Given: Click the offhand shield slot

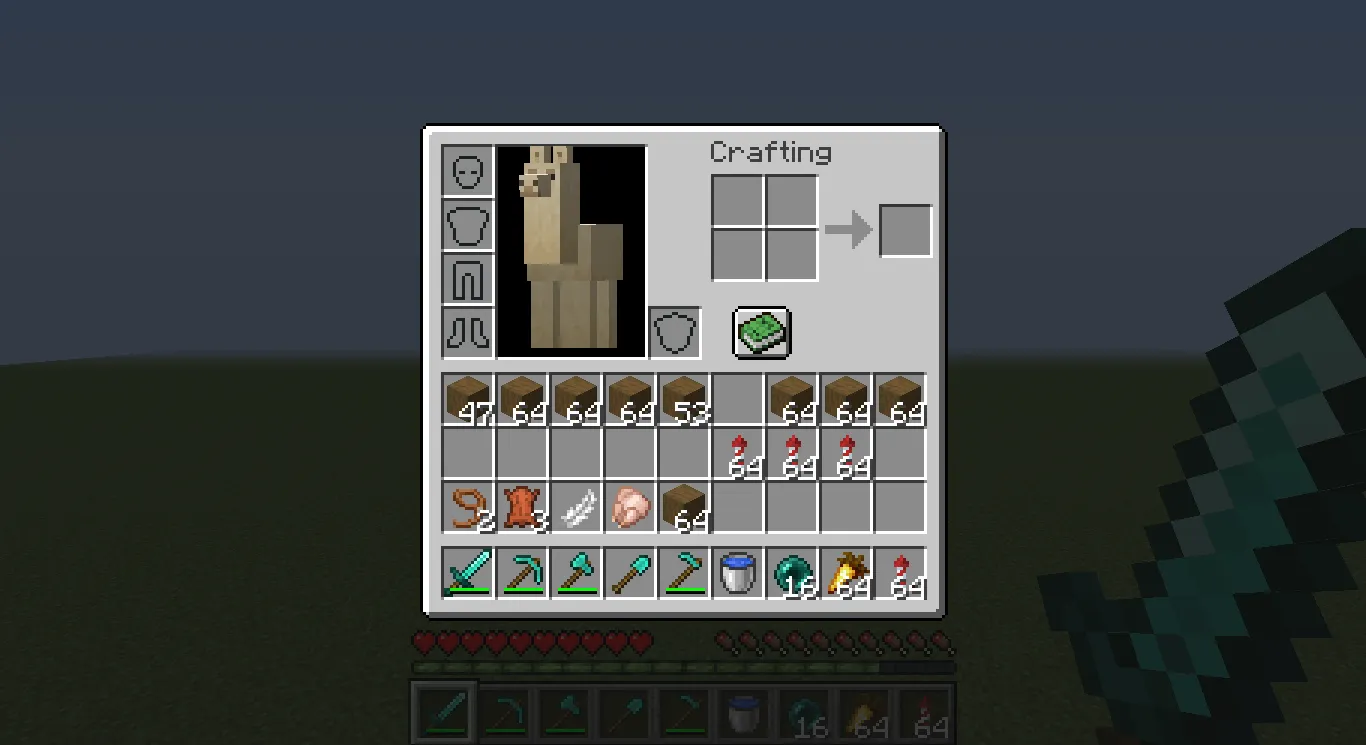Looking at the screenshot, I should (674, 332).
